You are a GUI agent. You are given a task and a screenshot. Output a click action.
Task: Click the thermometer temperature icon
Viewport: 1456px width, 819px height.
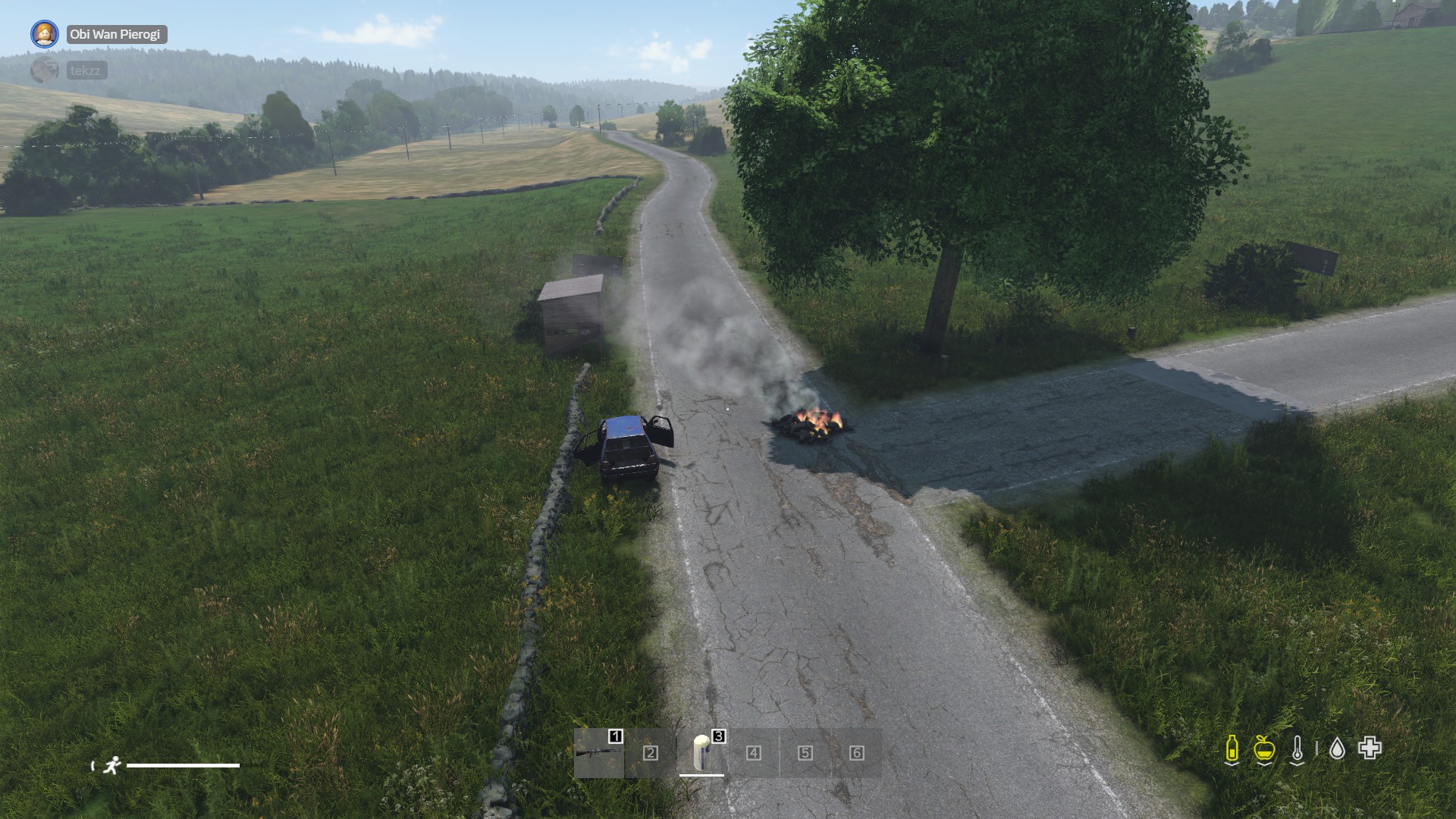1298,749
